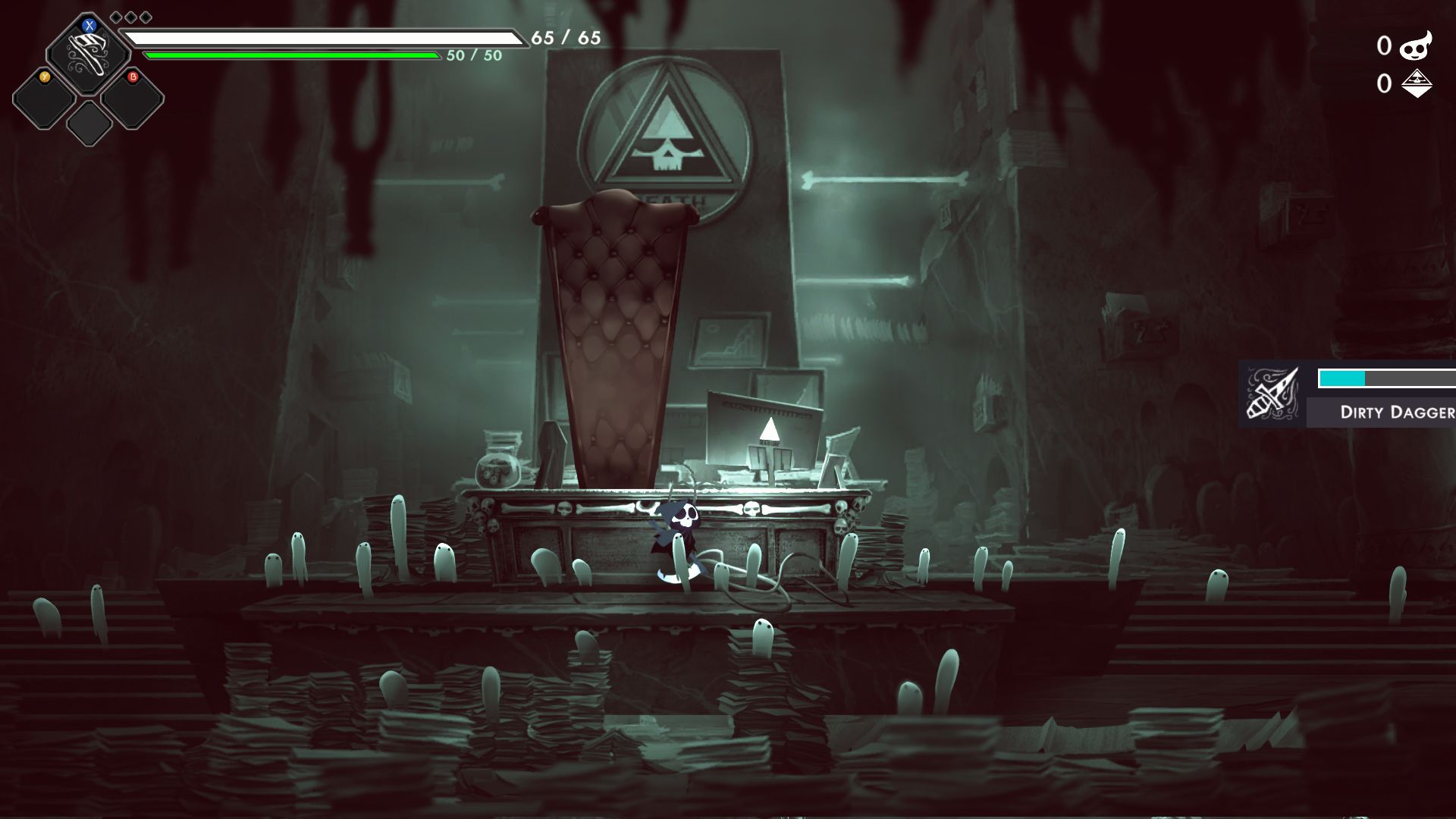Select the equipped scythe weapon slot
Screen dimensions: 1456x819
[x=87, y=54]
